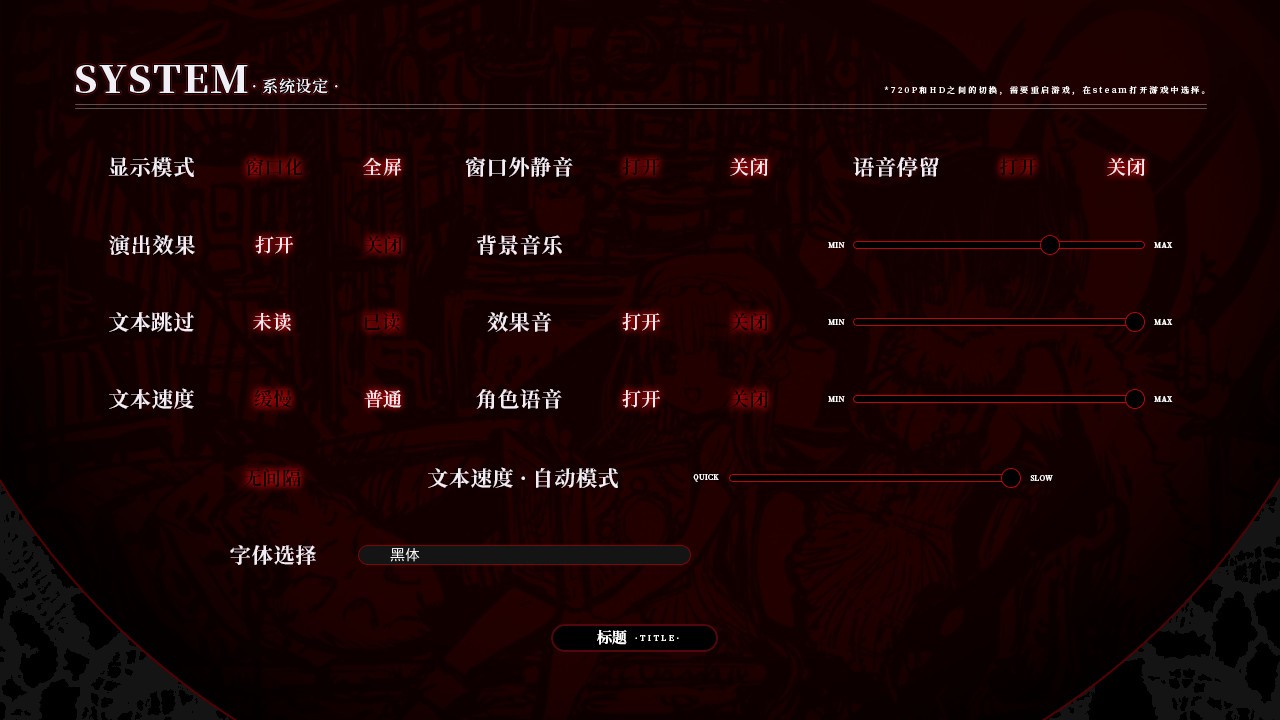Image resolution: width=1280 pixels, height=720 pixels.
Task: Switch display mode to 窗口化 windowed
Action: pos(273,167)
